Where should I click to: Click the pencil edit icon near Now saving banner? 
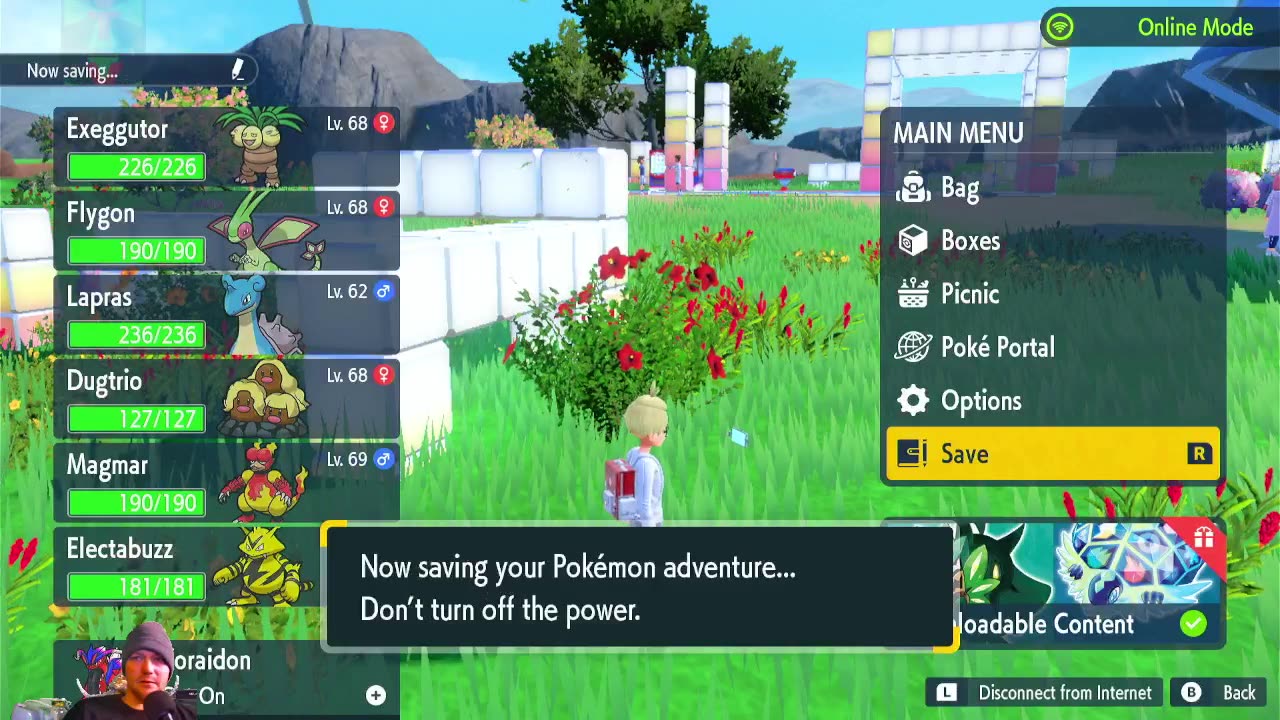[238, 70]
